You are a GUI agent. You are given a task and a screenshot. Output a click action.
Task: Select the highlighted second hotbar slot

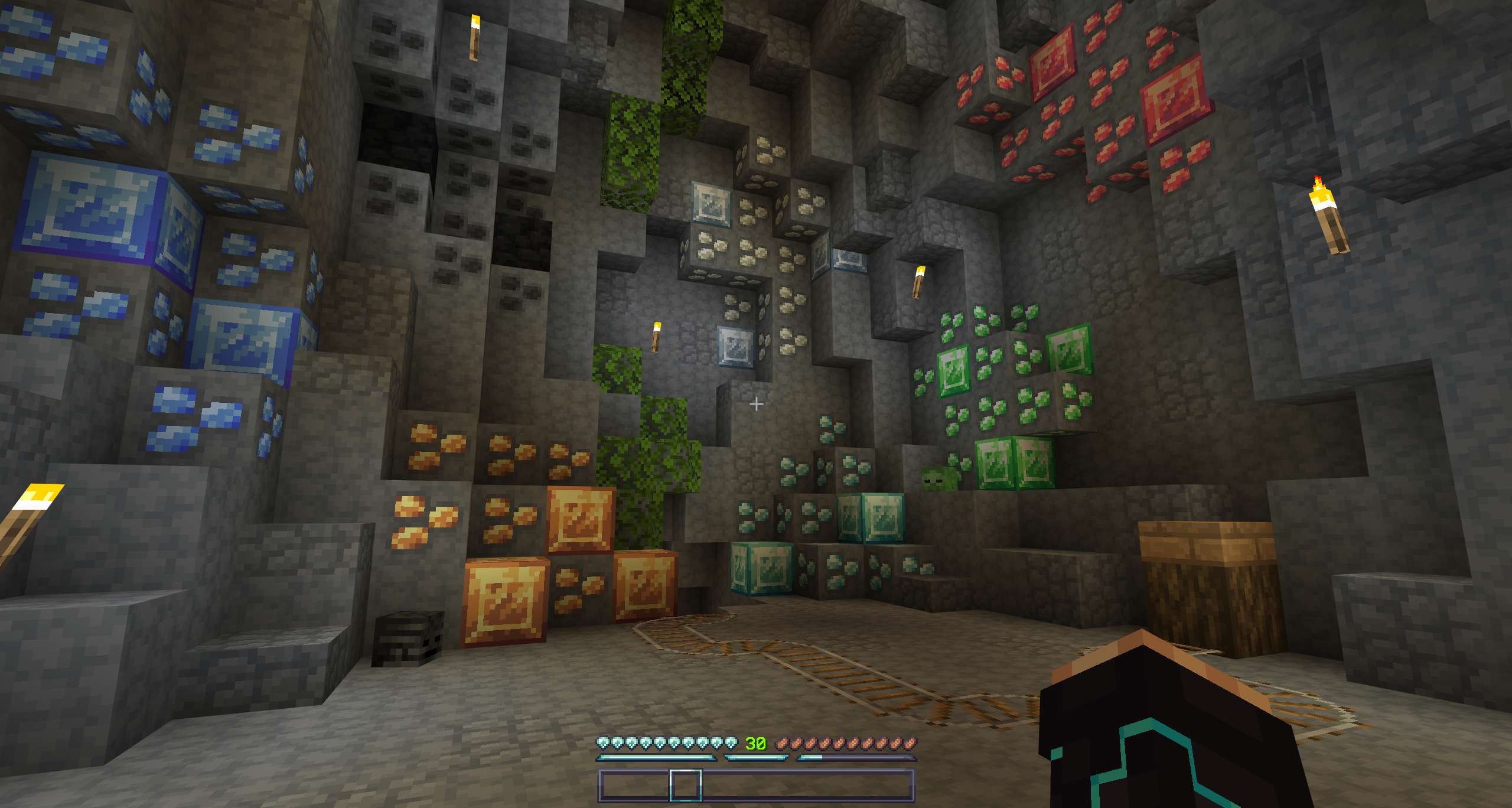tap(686, 786)
